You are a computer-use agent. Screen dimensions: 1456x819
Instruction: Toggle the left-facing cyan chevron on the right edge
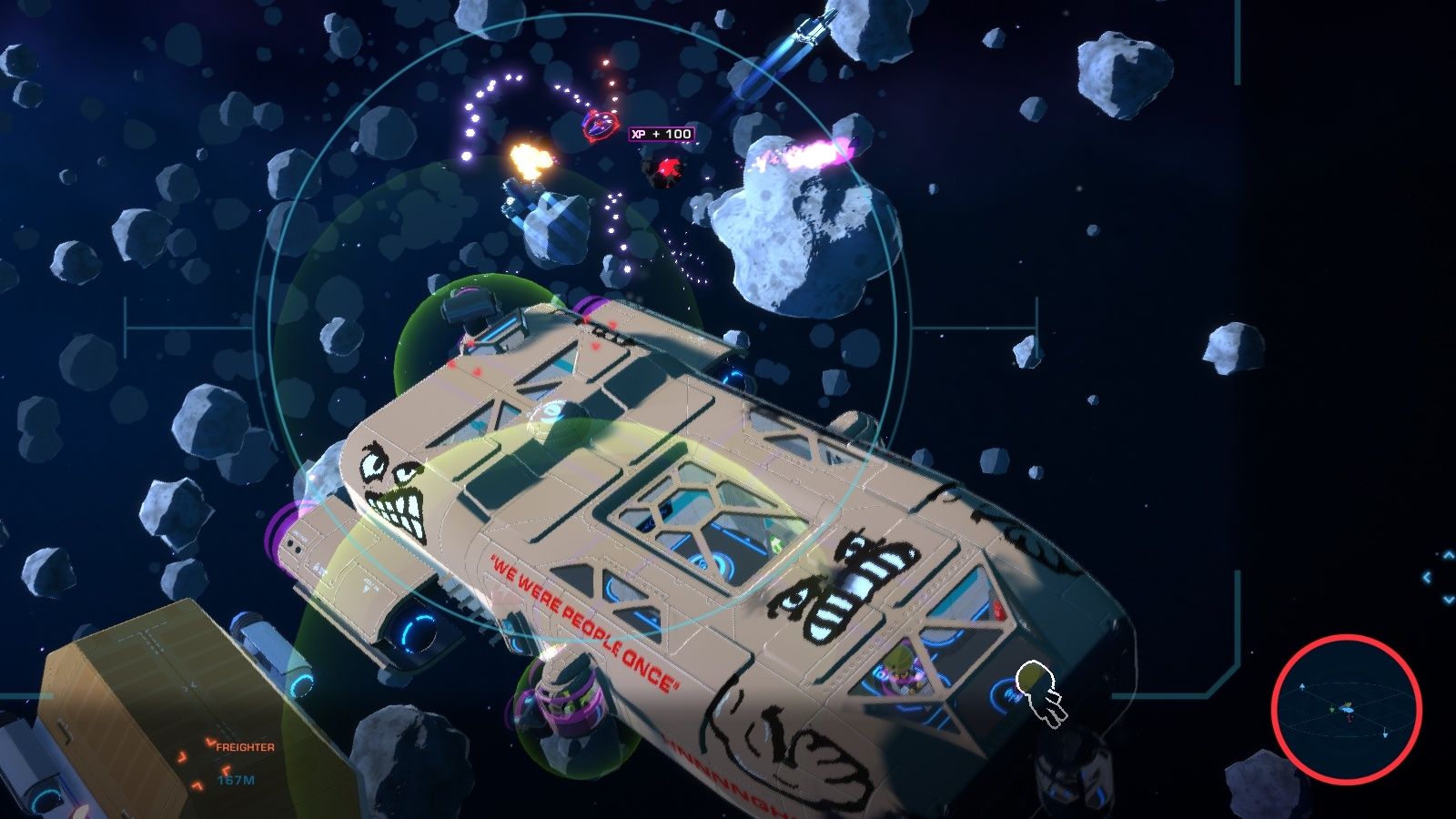1427,576
